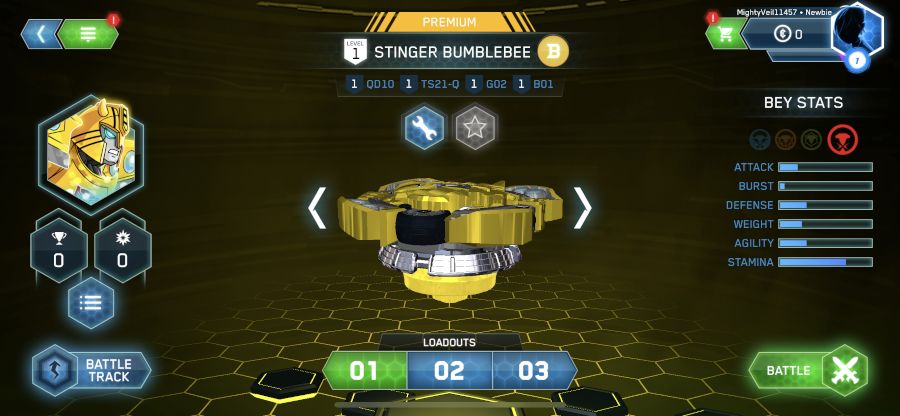Select the Bumblebee avatar portrait
The height and width of the screenshot is (416, 900).
click(x=91, y=154)
